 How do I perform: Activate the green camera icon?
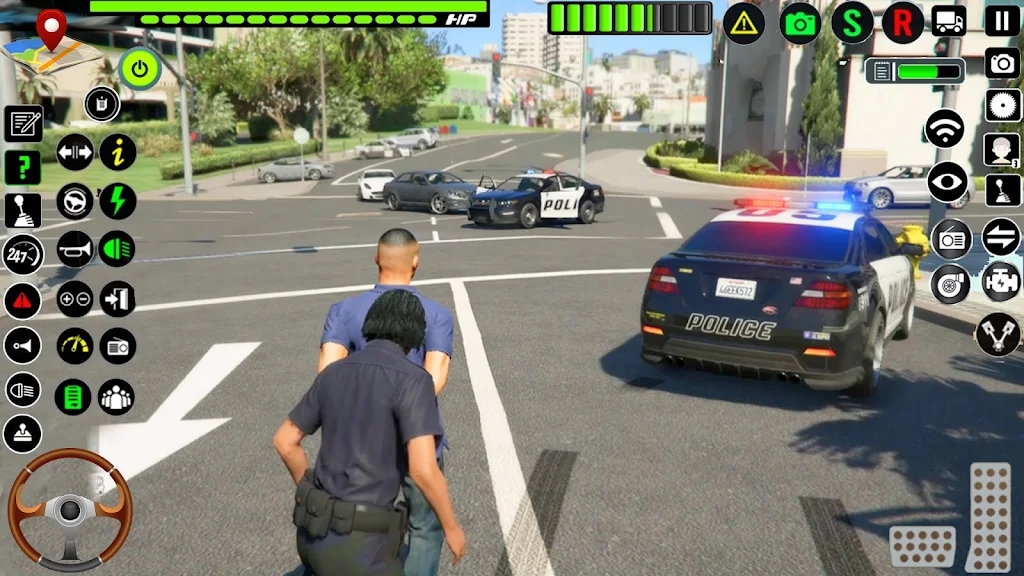tap(800, 23)
